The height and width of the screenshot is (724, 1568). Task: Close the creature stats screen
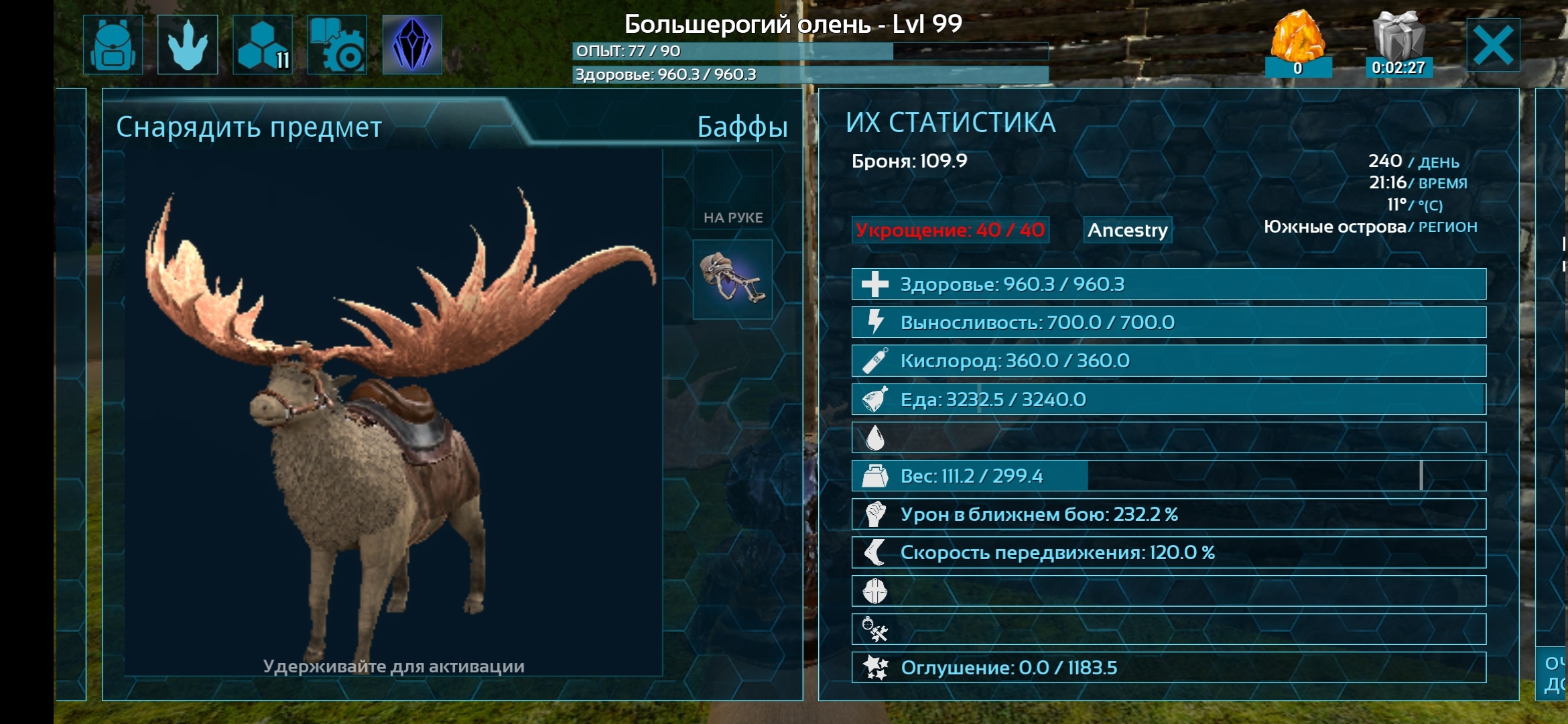click(1493, 45)
